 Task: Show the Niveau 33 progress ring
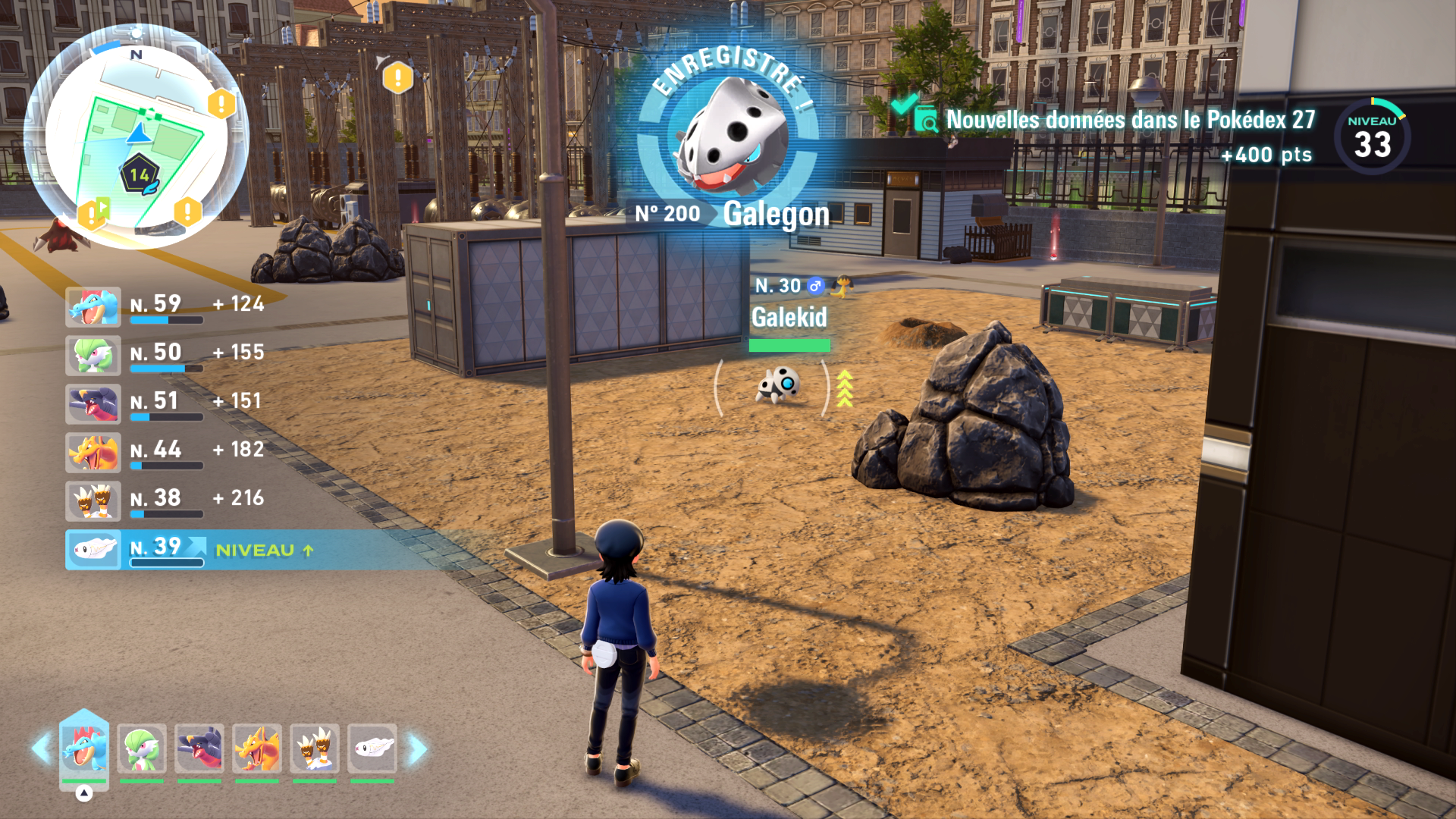click(x=1372, y=137)
